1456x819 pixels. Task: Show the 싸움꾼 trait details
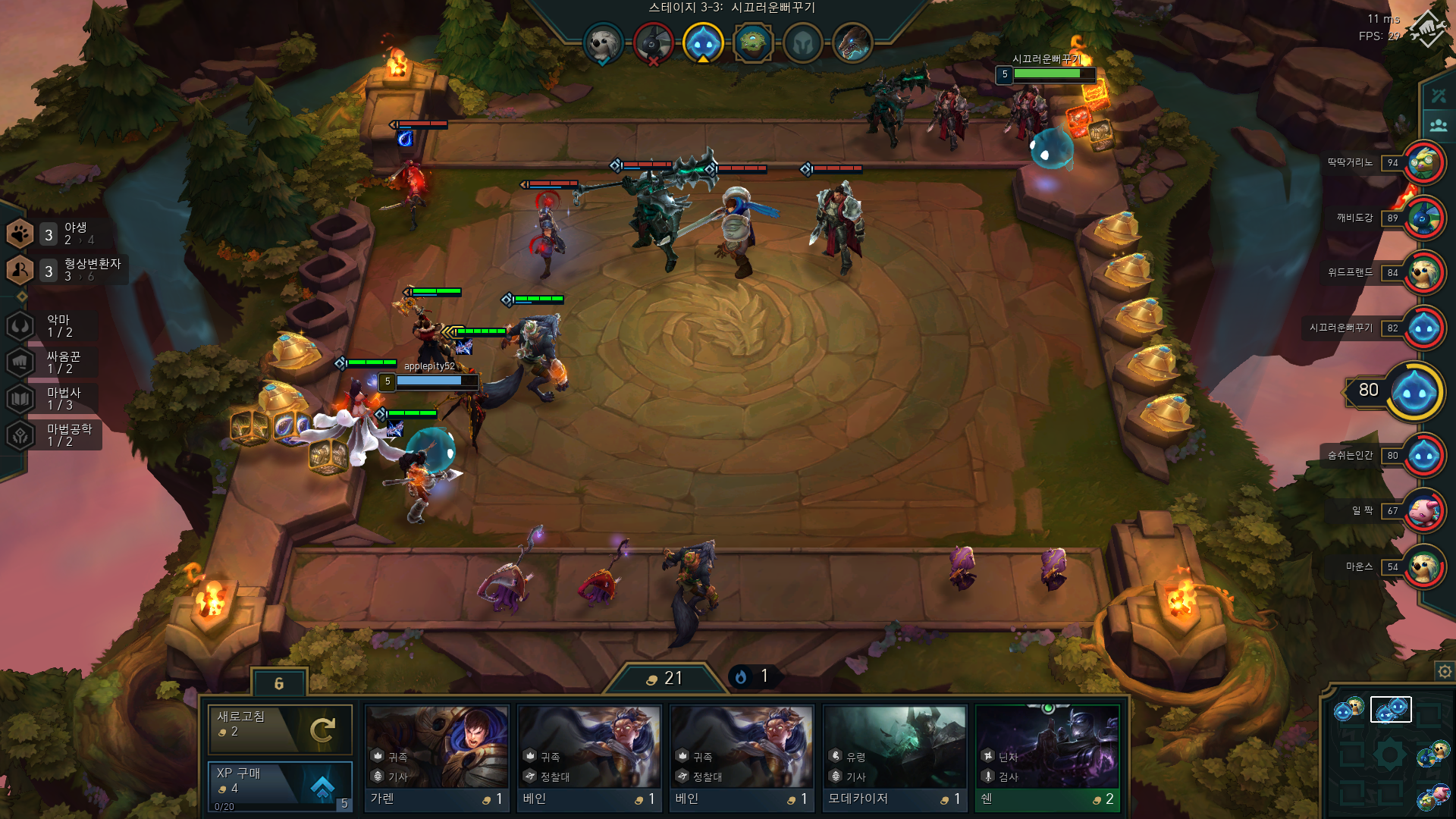(53, 362)
